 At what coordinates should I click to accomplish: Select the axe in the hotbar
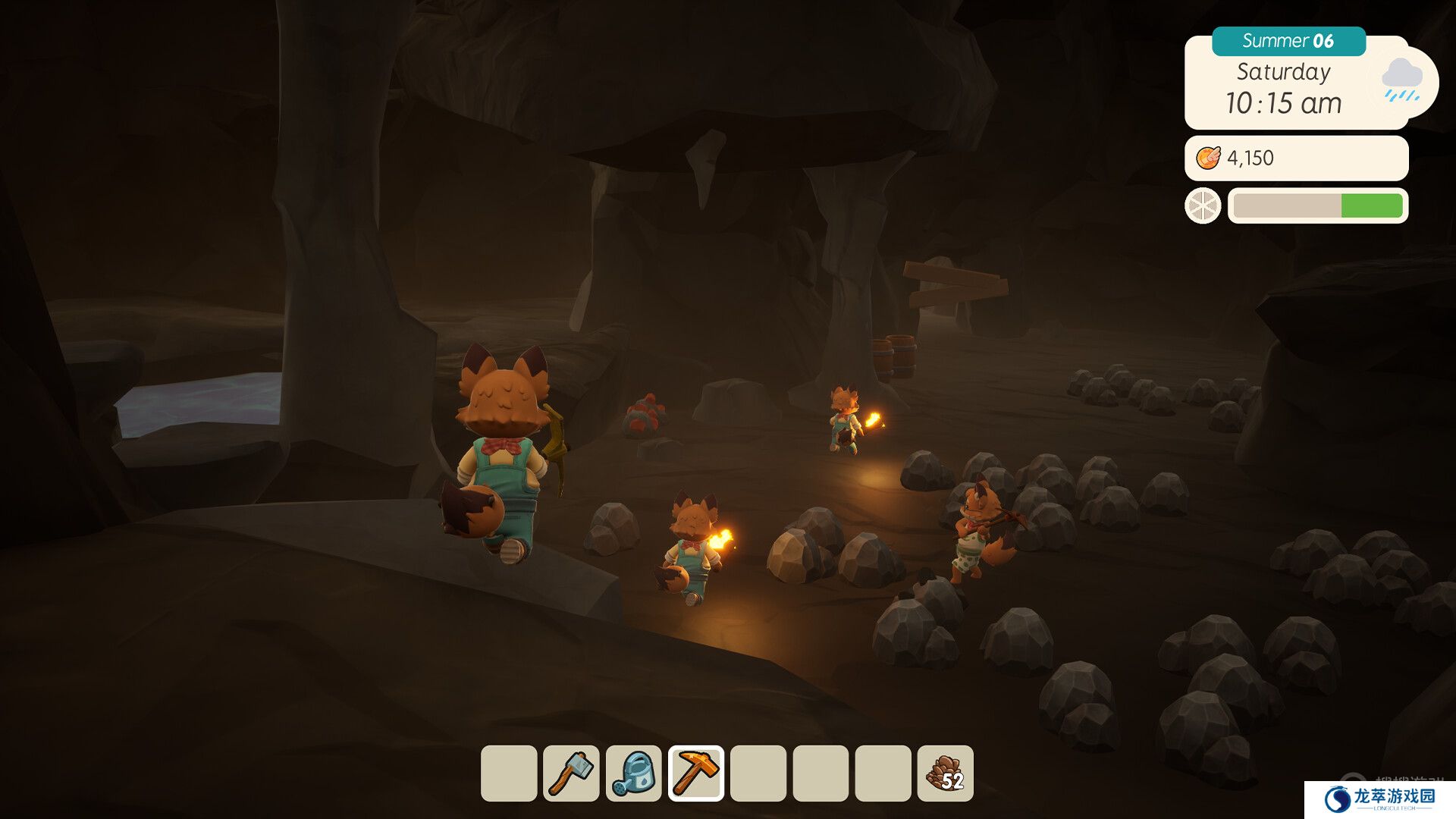[571, 773]
